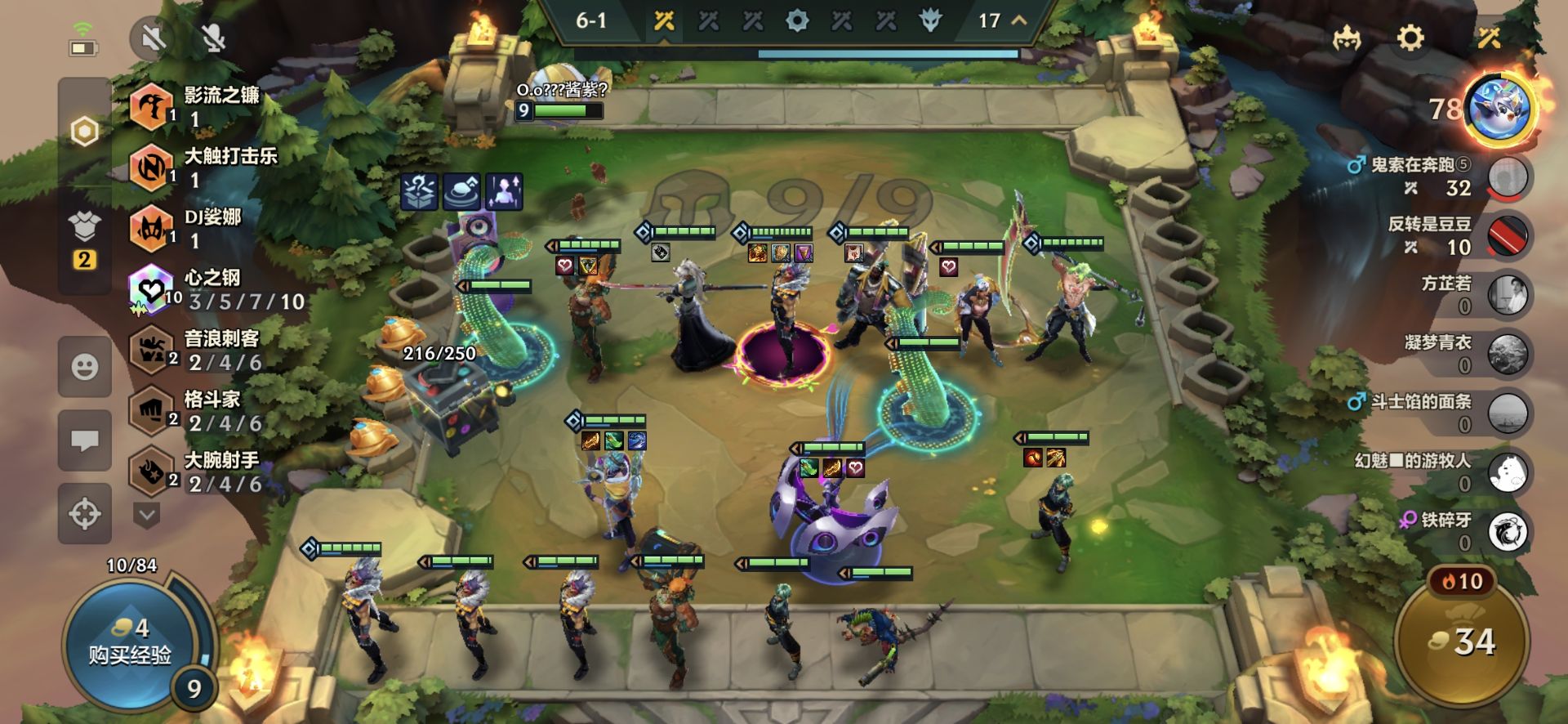Open the chat speech bubble button
1568x724 pixels.
pyautogui.click(x=85, y=441)
